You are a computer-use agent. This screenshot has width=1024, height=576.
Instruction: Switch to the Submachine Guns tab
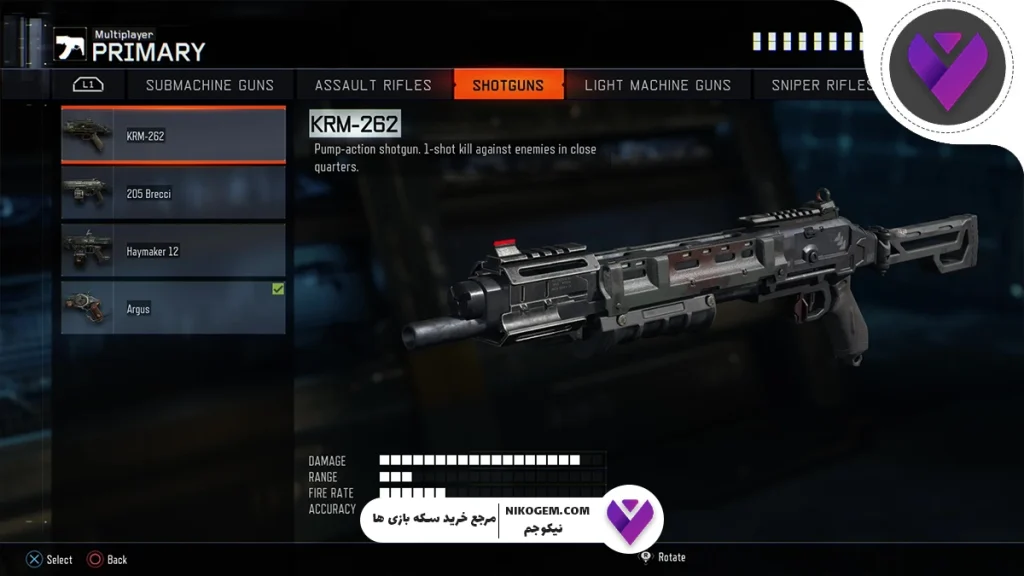(x=209, y=85)
